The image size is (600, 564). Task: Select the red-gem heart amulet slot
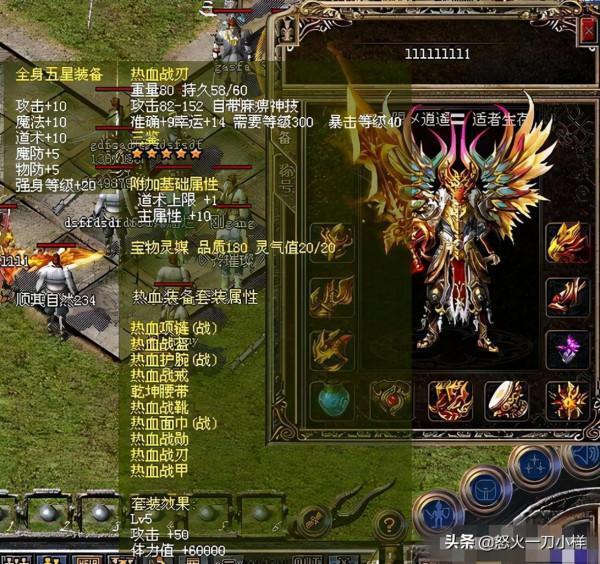tap(390, 401)
